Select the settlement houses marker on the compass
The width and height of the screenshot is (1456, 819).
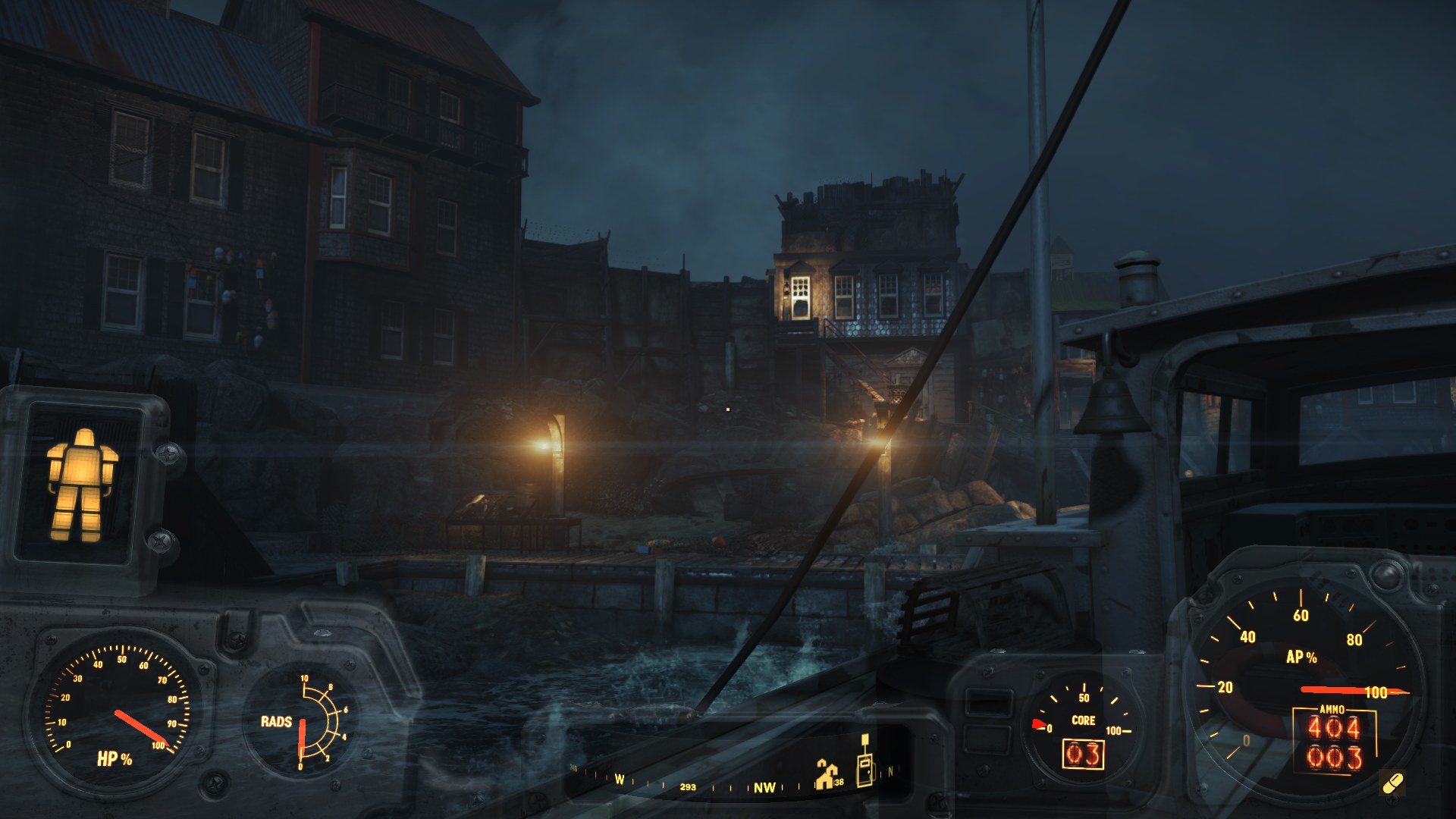825,774
